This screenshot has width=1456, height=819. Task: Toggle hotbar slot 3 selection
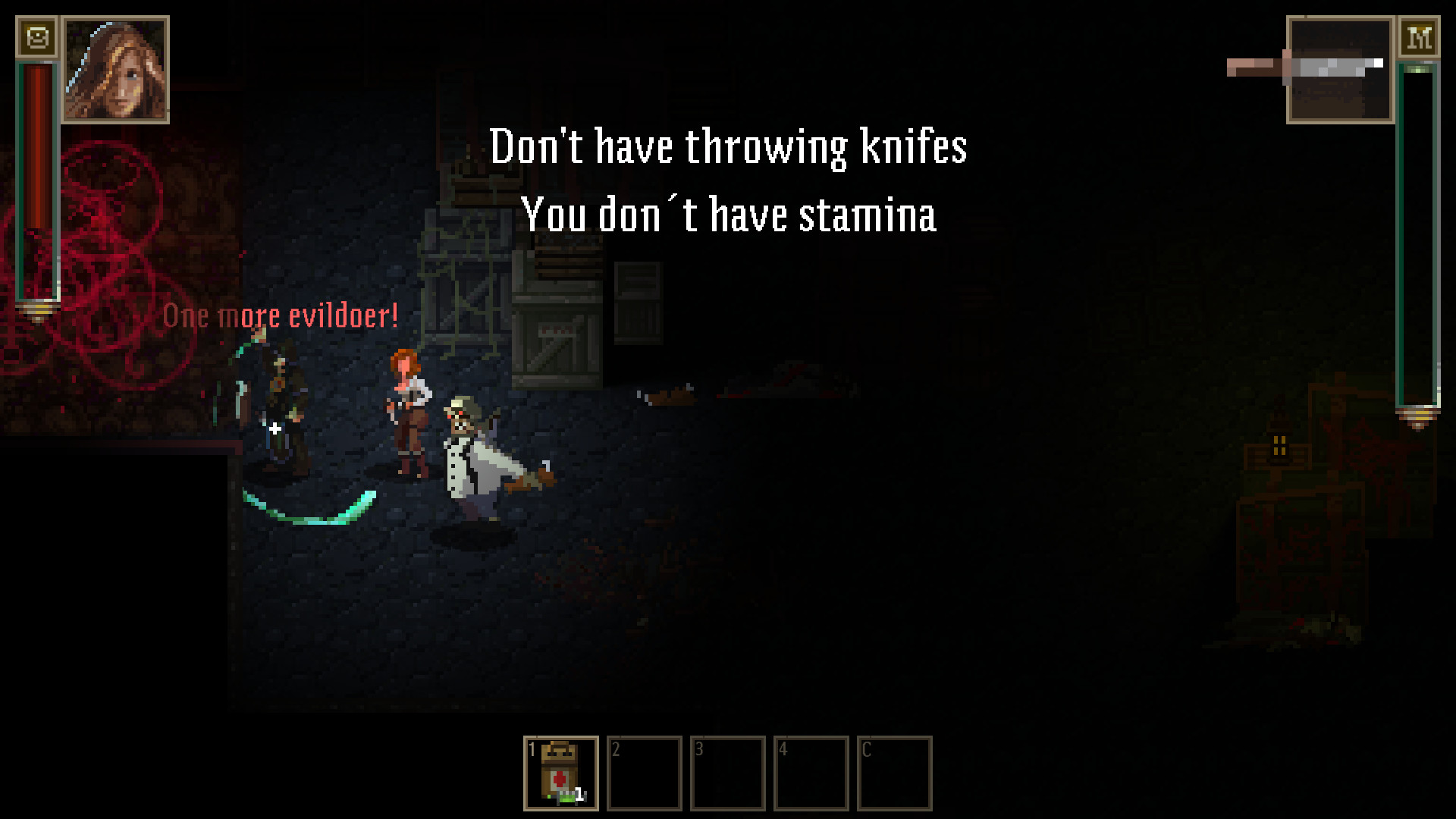click(727, 772)
